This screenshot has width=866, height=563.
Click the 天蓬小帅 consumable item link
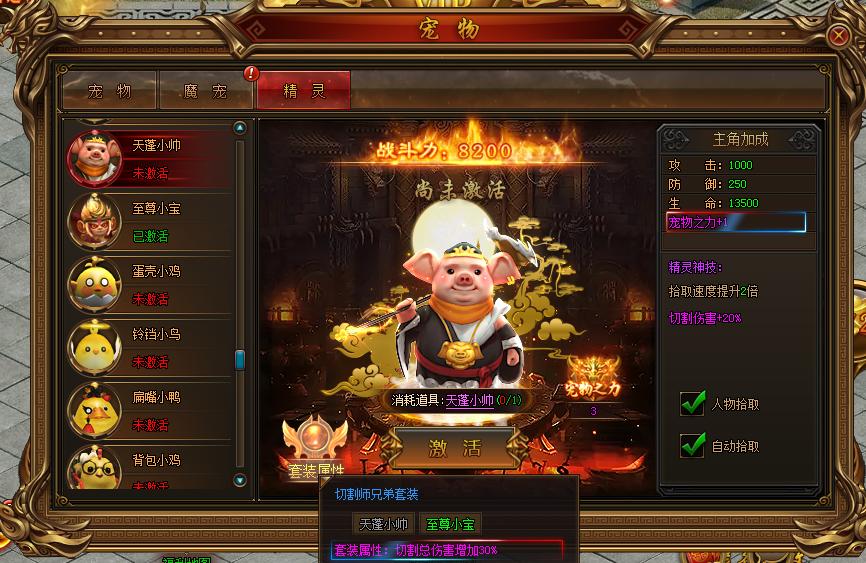coord(470,400)
